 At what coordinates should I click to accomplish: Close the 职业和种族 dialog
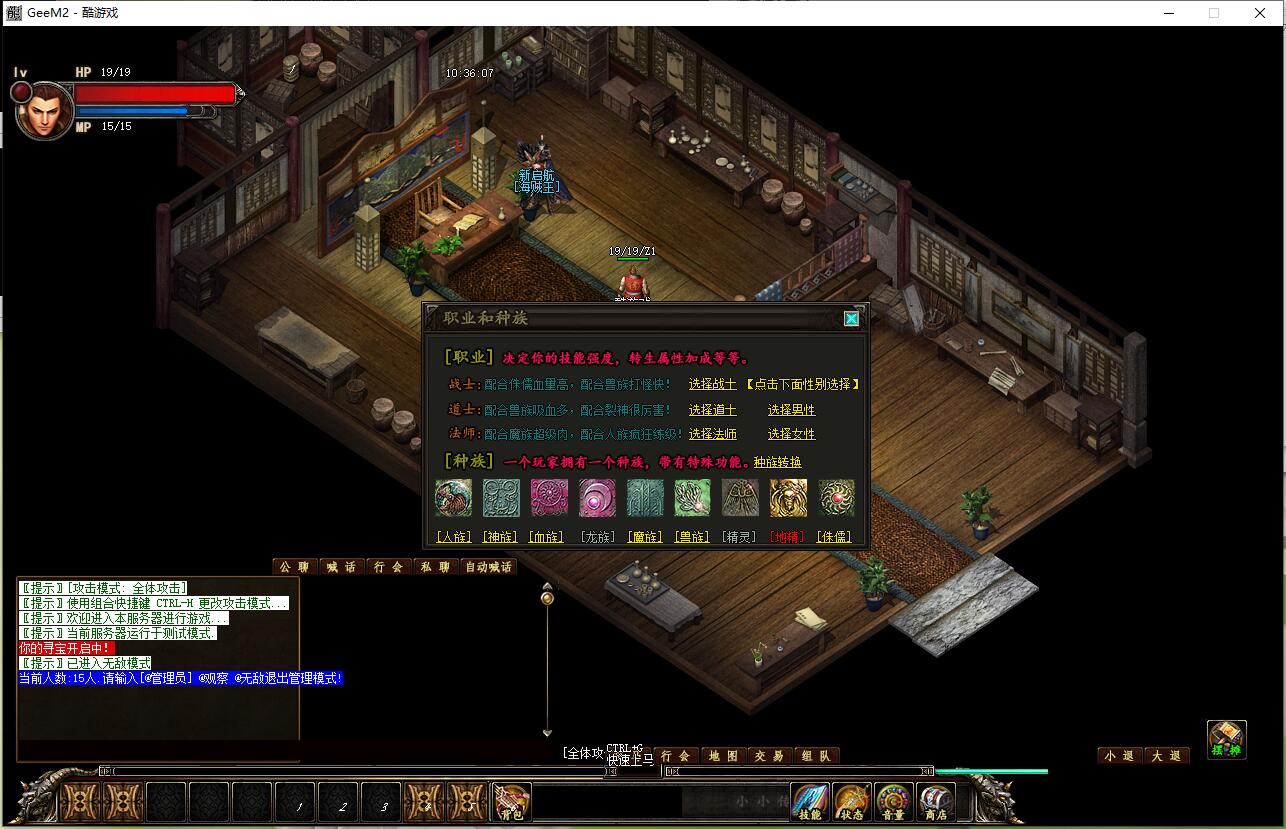pos(851,319)
